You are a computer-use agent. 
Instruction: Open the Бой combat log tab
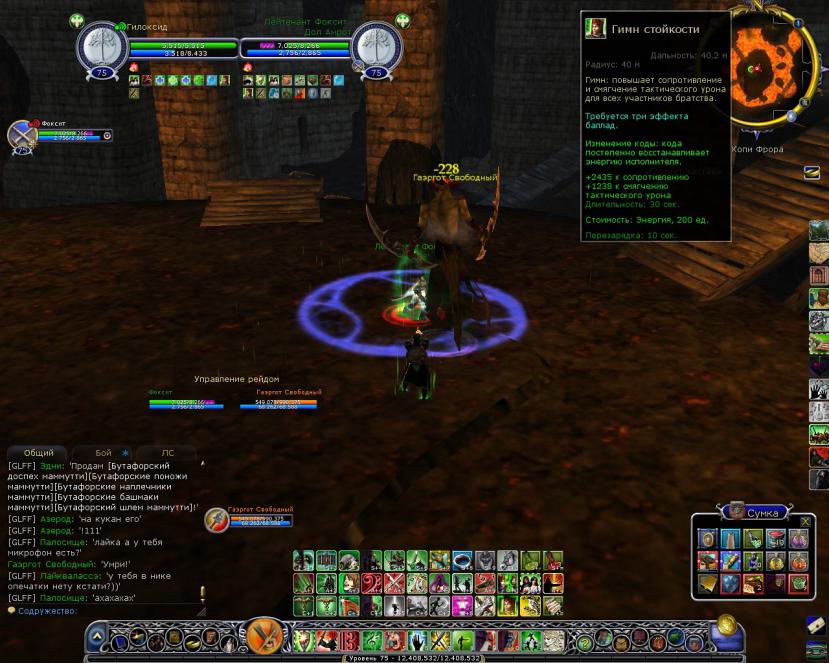[103, 453]
